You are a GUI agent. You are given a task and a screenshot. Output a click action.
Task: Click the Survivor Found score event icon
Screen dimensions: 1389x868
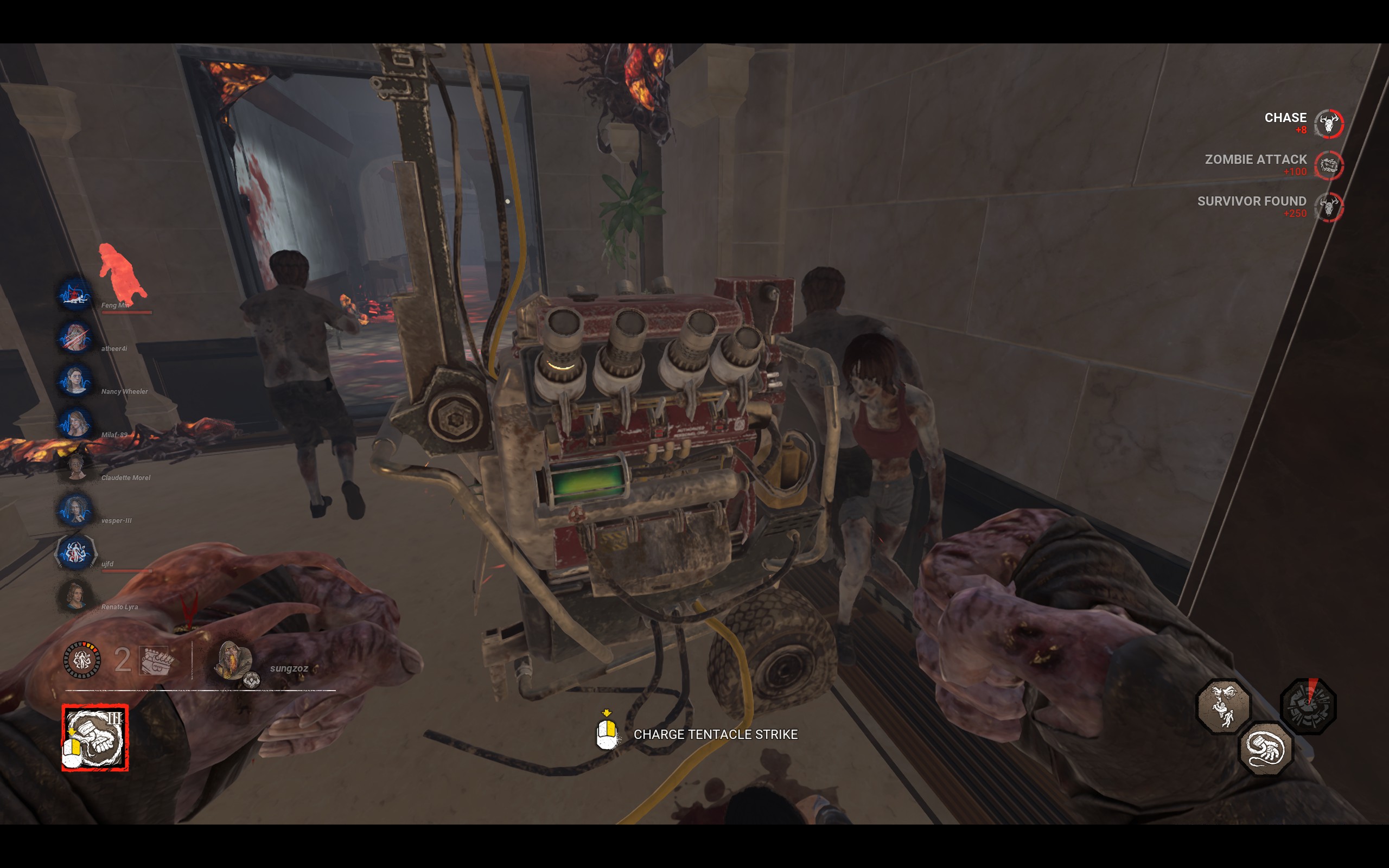click(x=1329, y=207)
